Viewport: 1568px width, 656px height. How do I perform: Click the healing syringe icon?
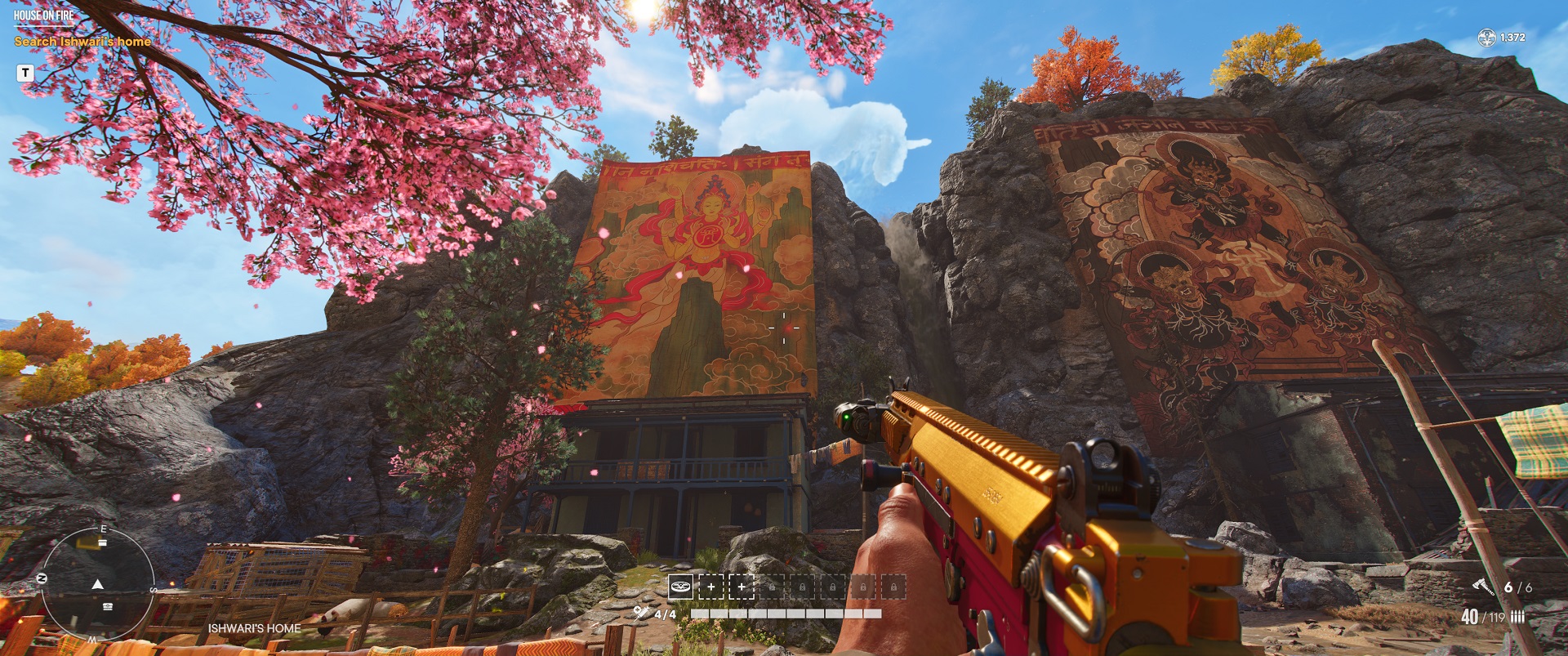coord(641,613)
